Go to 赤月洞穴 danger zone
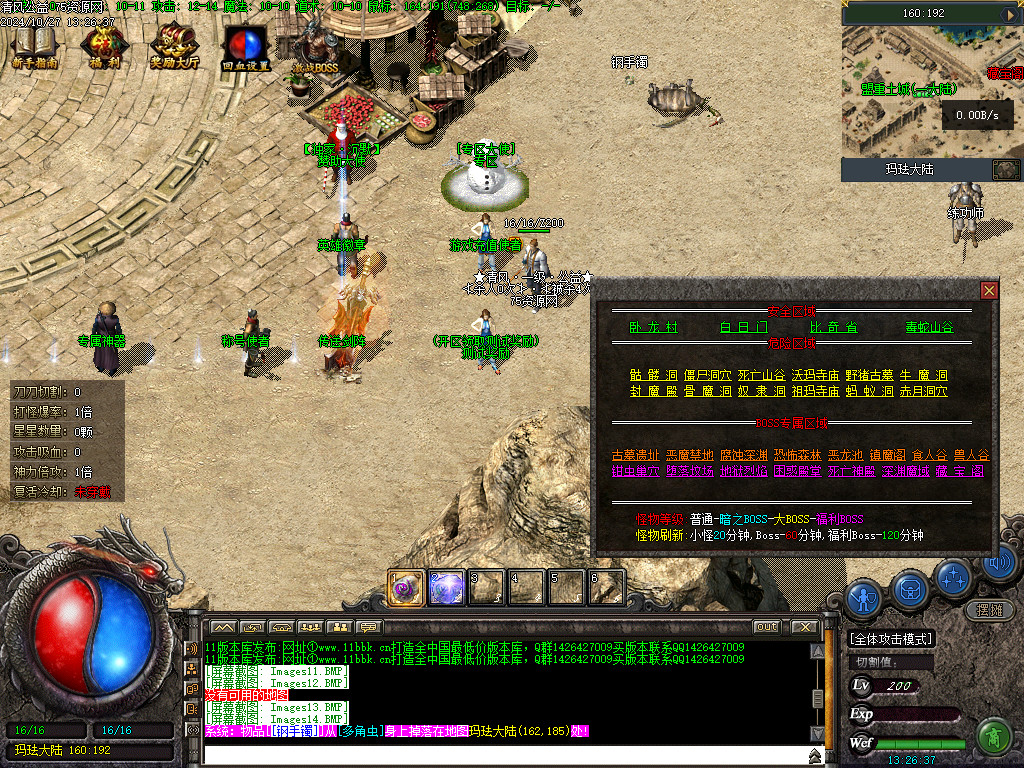This screenshot has height=768, width=1024. (924, 391)
